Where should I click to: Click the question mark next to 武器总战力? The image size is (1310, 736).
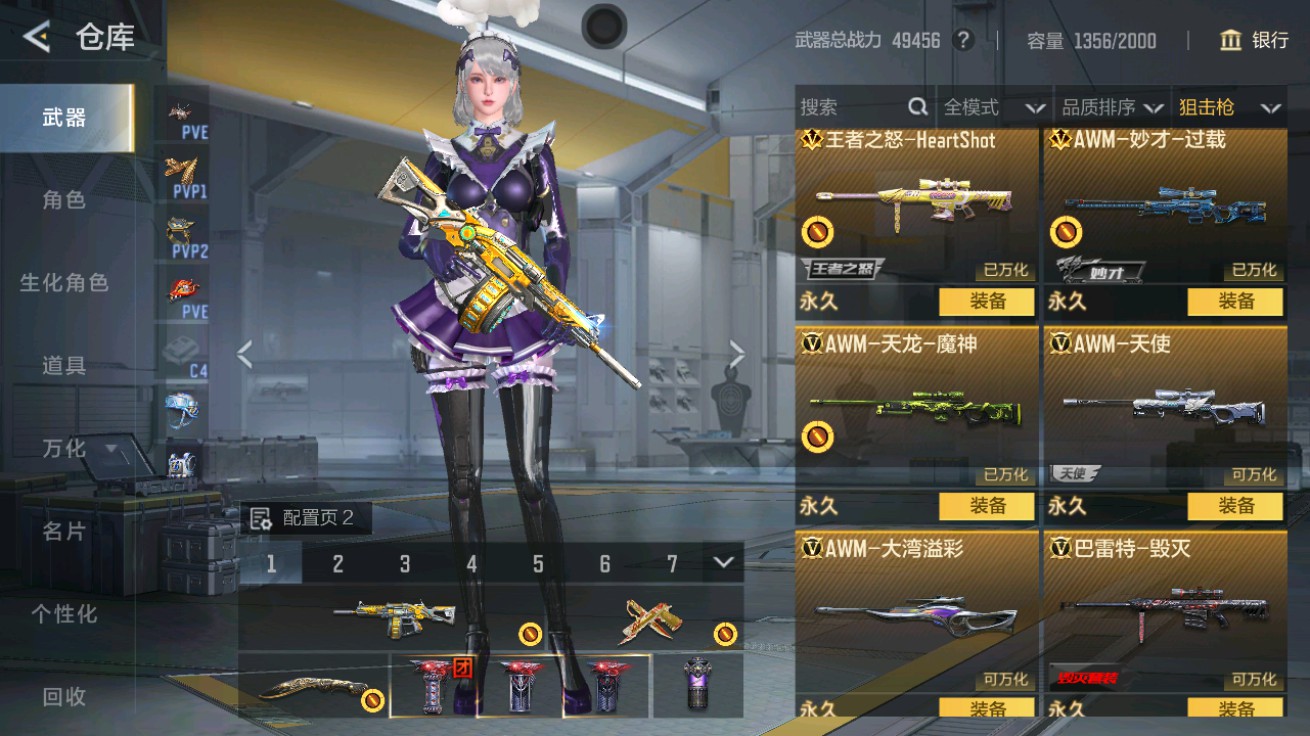964,41
